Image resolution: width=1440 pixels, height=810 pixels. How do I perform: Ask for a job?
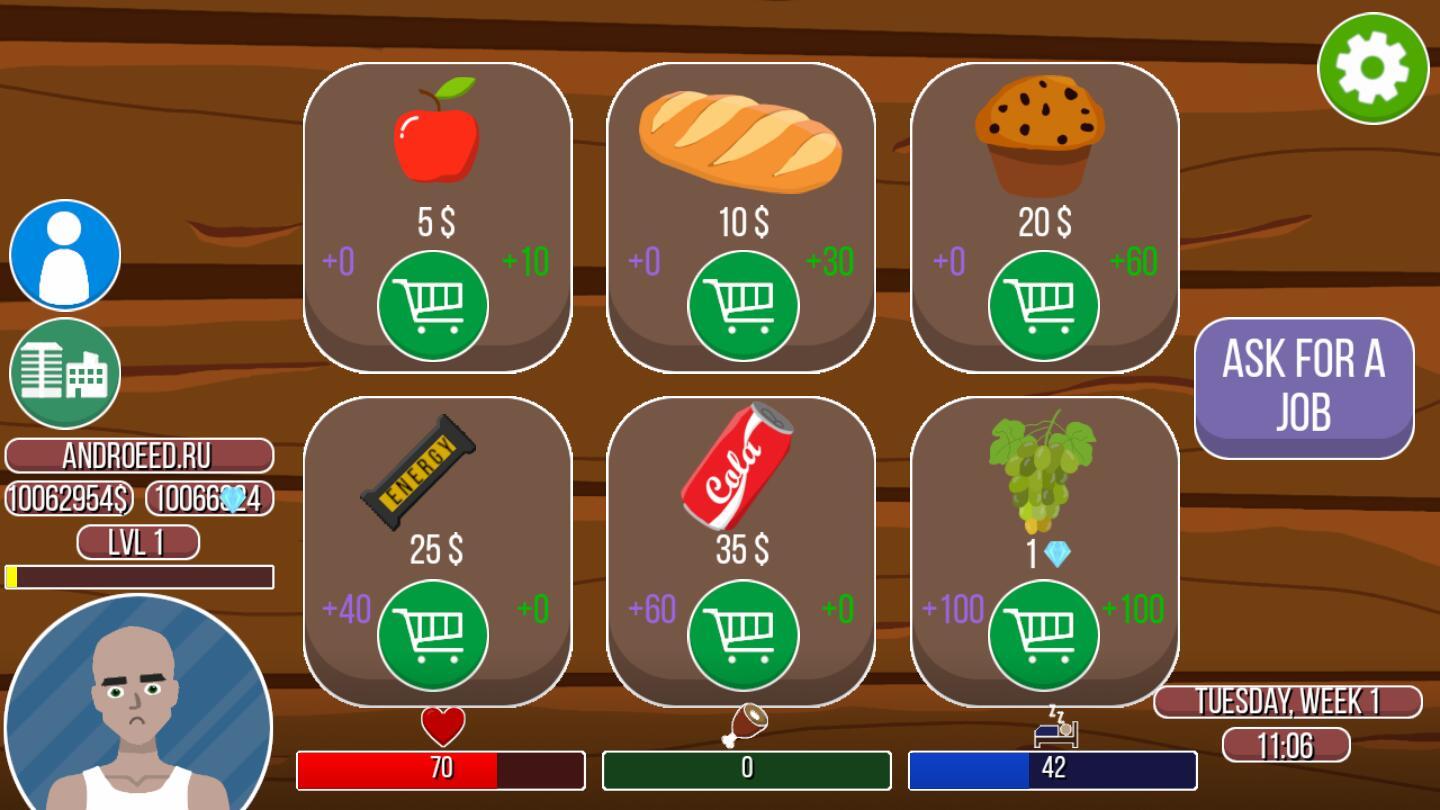[1303, 387]
